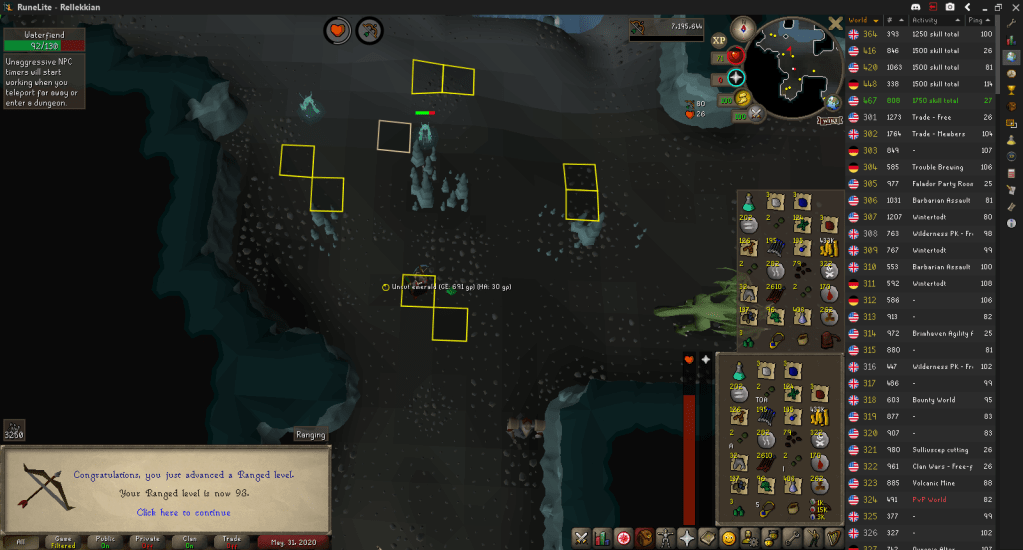The width and height of the screenshot is (1023, 550).
Task: Toggle the run energy boot orb
Action: pyautogui.click(x=742, y=99)
